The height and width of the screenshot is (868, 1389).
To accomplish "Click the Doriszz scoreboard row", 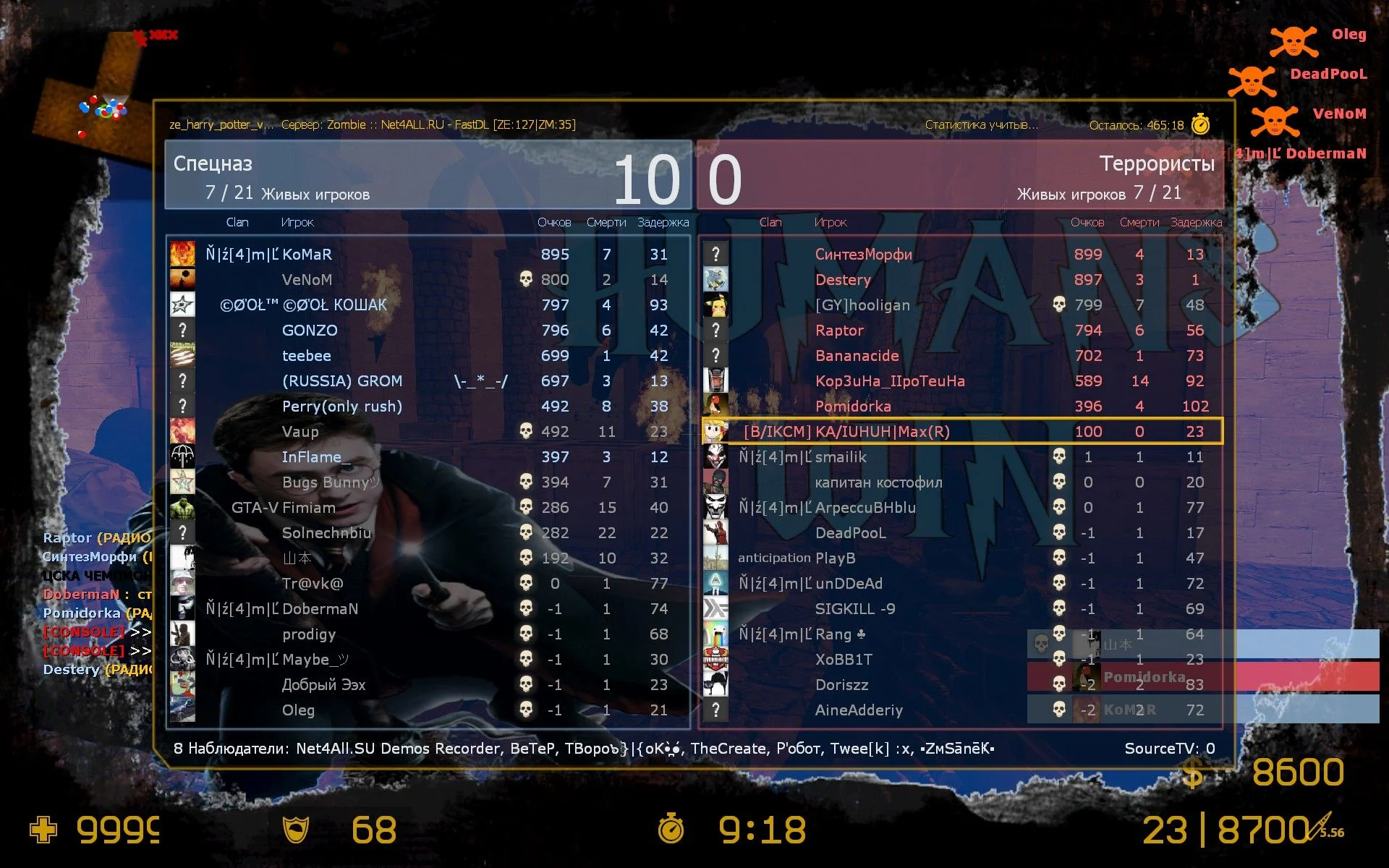I will 842,685.
